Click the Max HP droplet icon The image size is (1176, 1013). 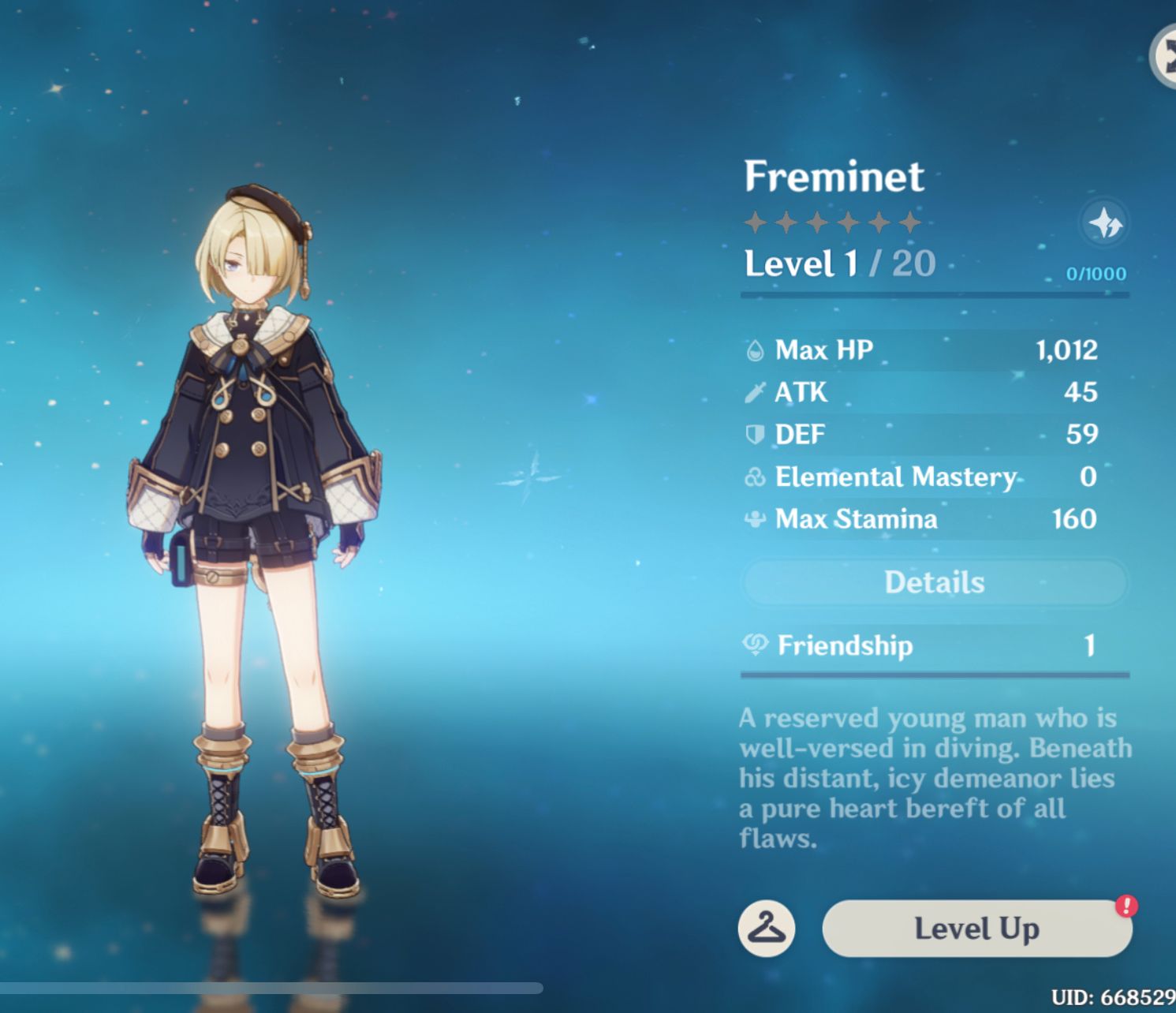[754, 350]
